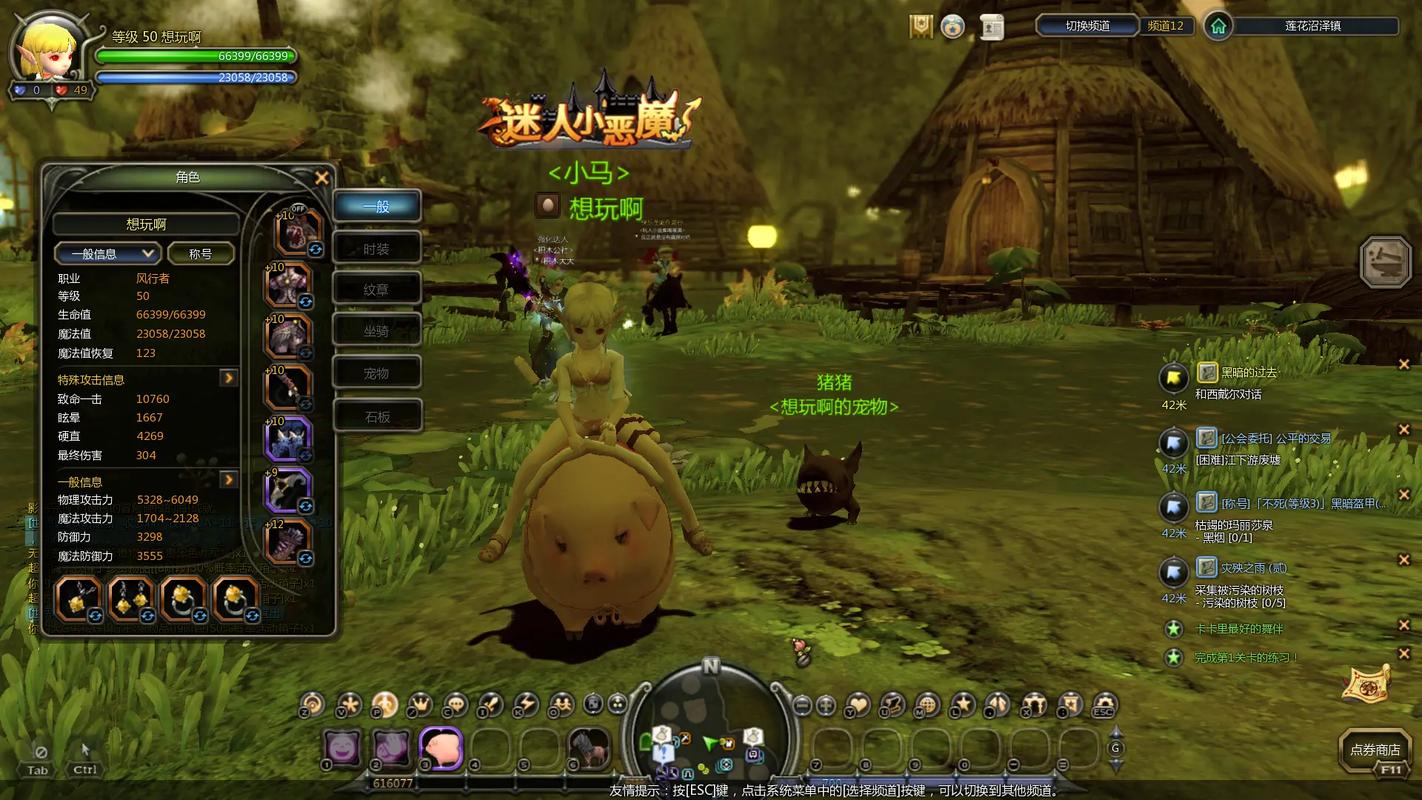Show the 宠物 pet tab
Screen dimensions: 1422x800
click(377, 373)
